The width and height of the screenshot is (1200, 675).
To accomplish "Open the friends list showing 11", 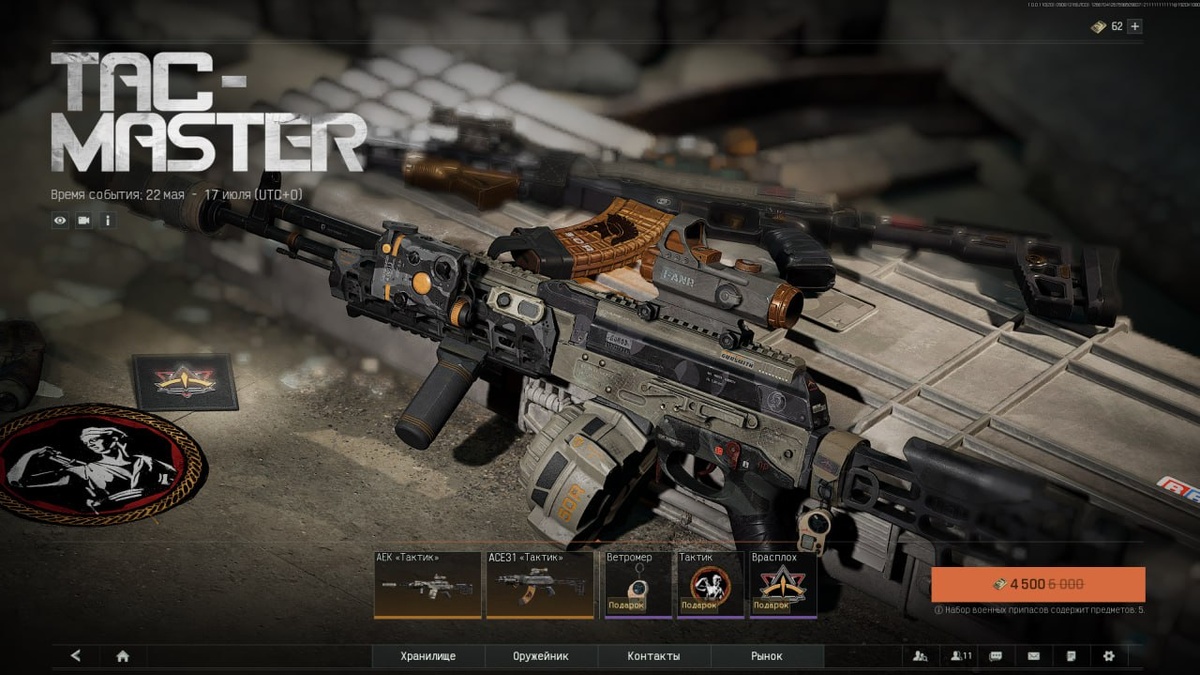I will pos(960,656).
